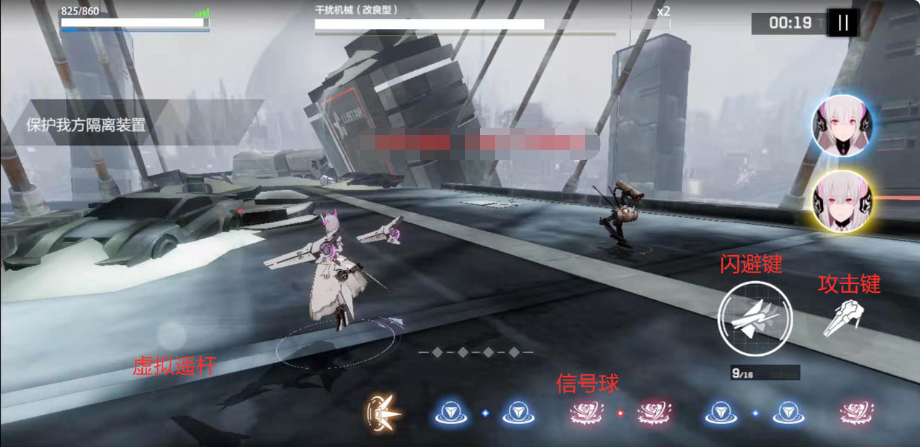
Task: Tap the circular dodge button
Action: 755,319
